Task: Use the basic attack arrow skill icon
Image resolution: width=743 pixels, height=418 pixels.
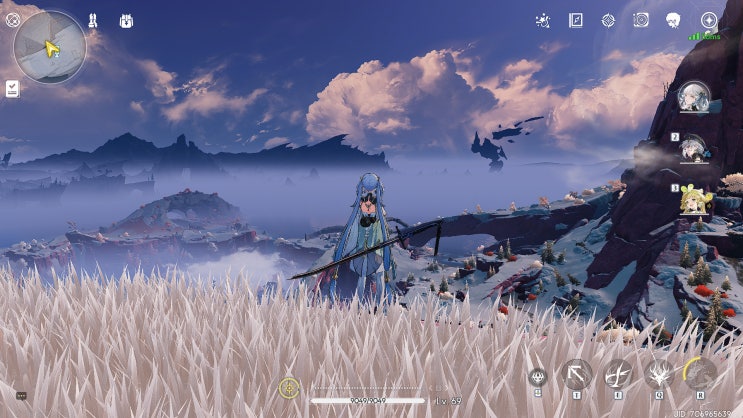Action: 577,374
